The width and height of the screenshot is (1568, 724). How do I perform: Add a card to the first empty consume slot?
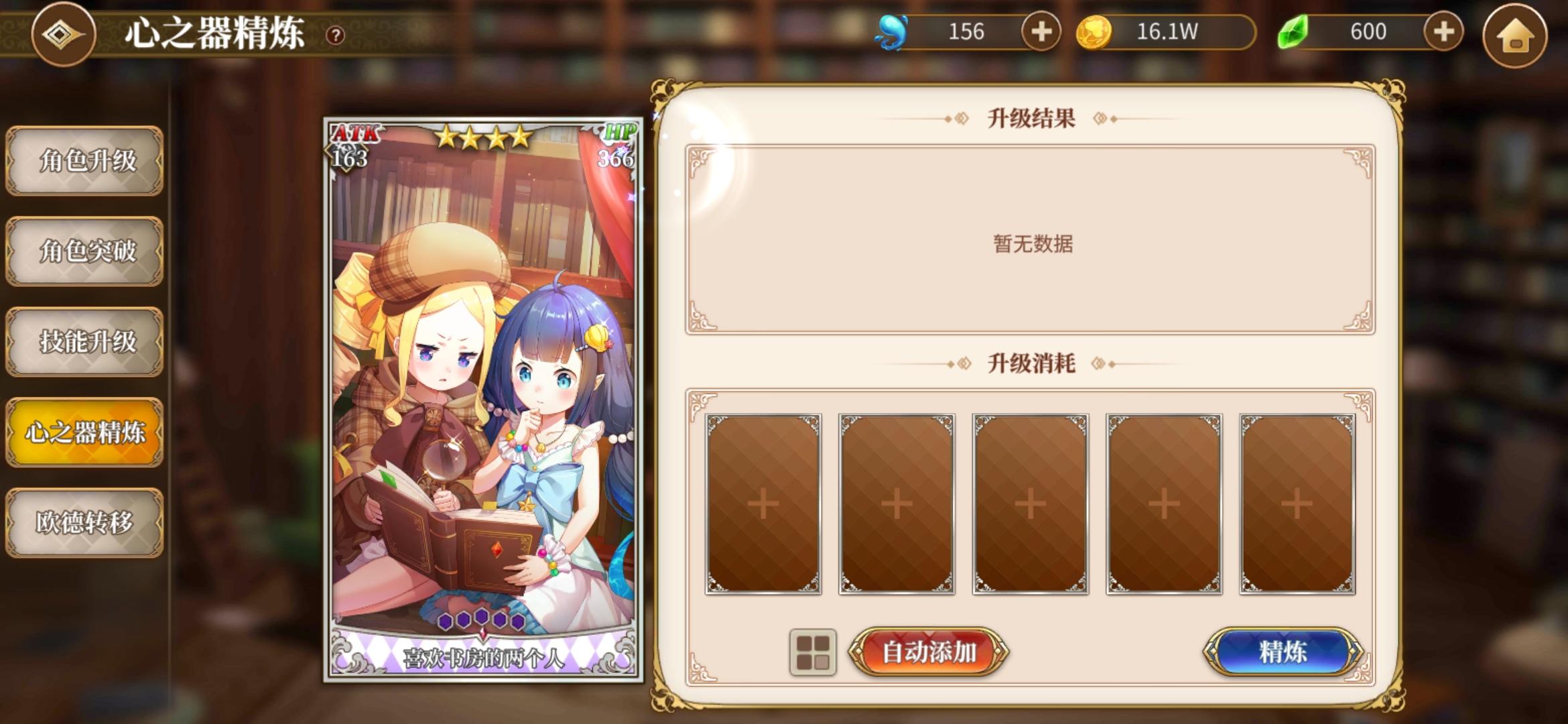(763, 504)
